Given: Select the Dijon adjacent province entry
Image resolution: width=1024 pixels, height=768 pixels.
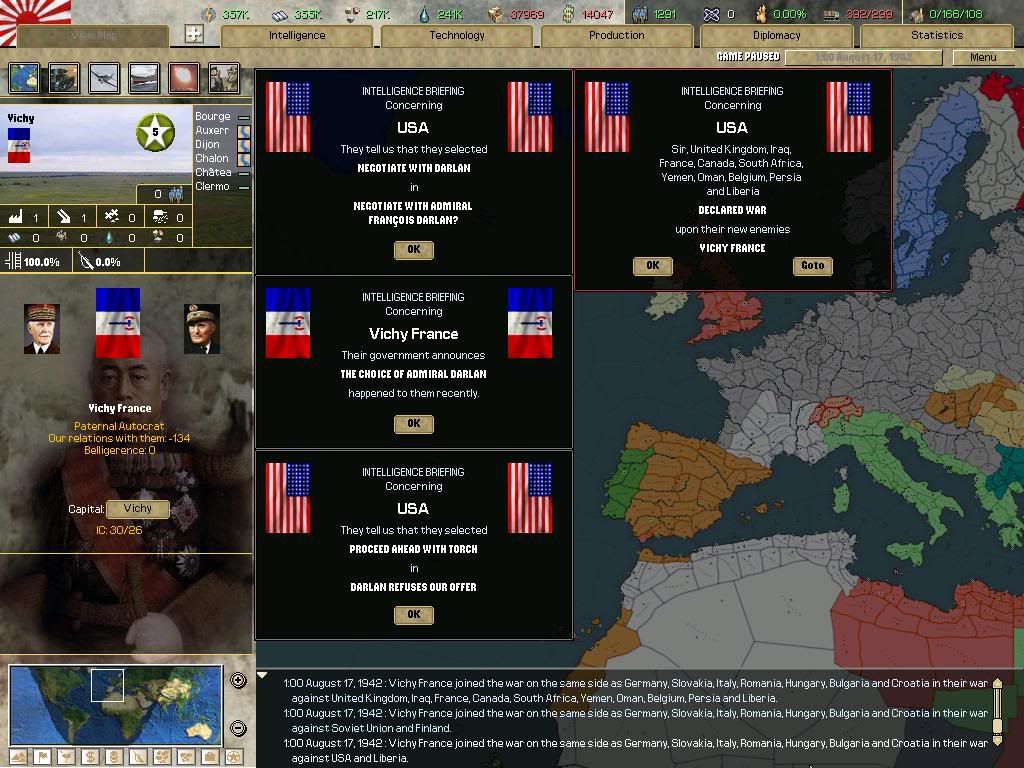Looking at the screenshot, I should (x=208, y=145).
